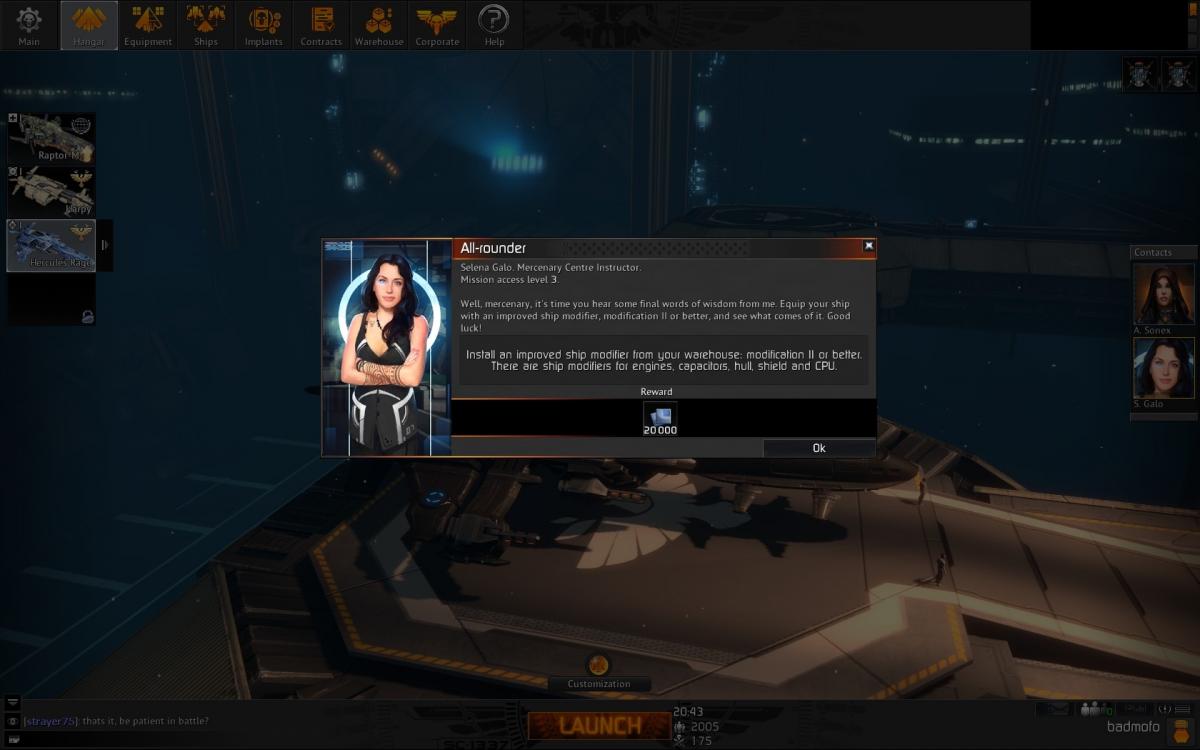Switch to the Corporate tab

[x=437, y=25]
